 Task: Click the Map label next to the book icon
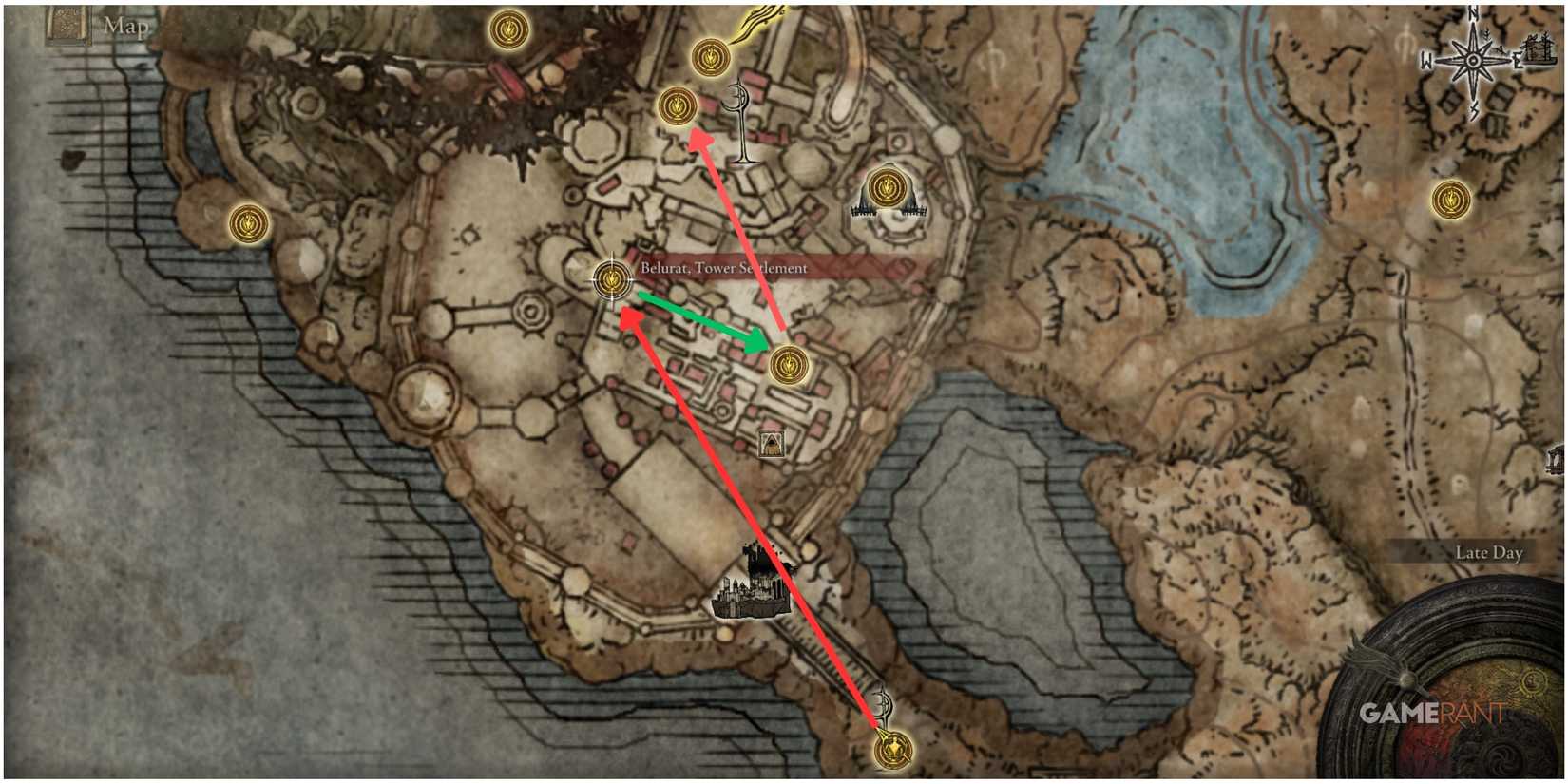pyautogui.click(x=125, y=27)
